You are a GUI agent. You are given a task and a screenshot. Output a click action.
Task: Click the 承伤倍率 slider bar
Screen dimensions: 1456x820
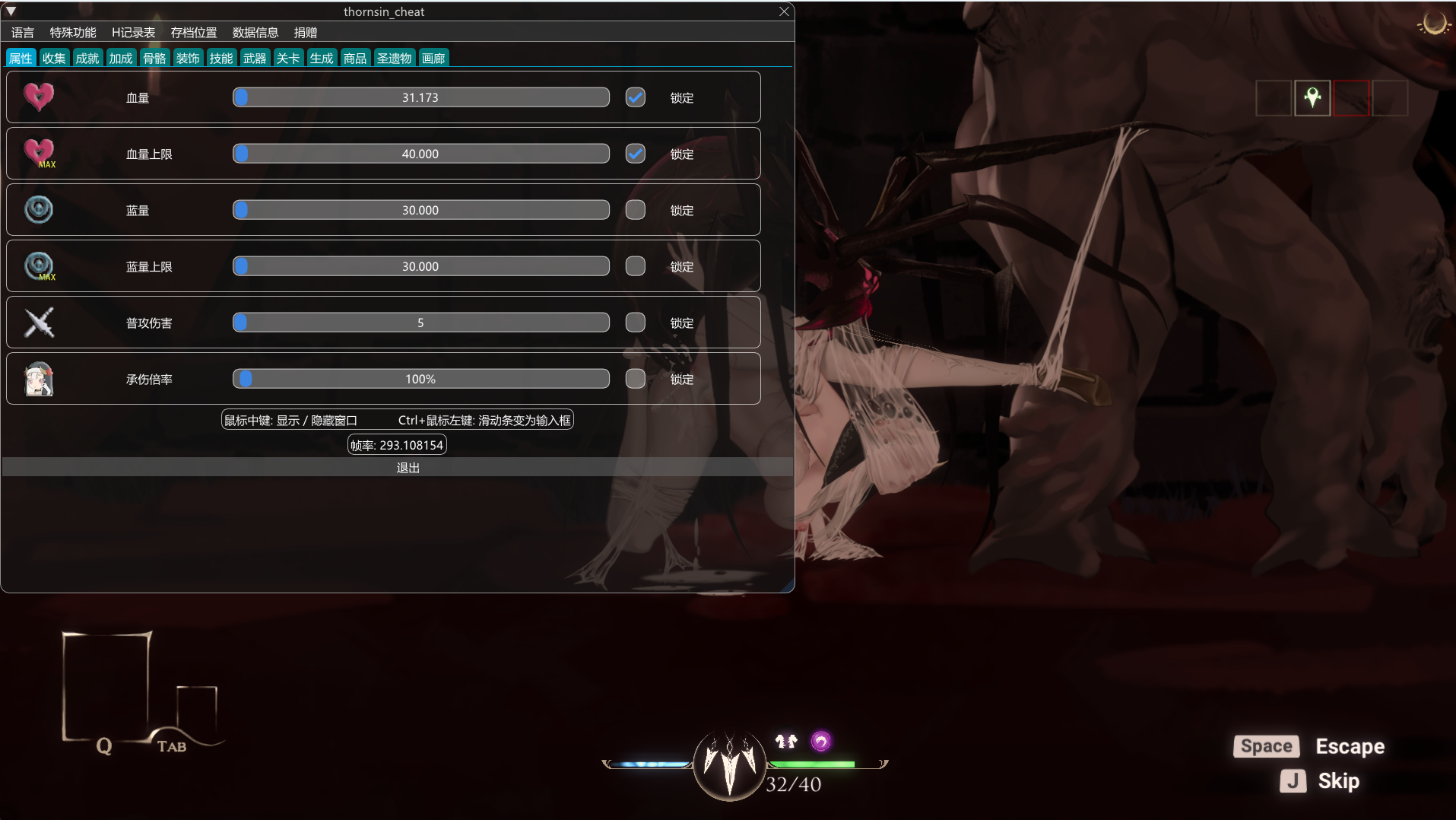[420, 379]
